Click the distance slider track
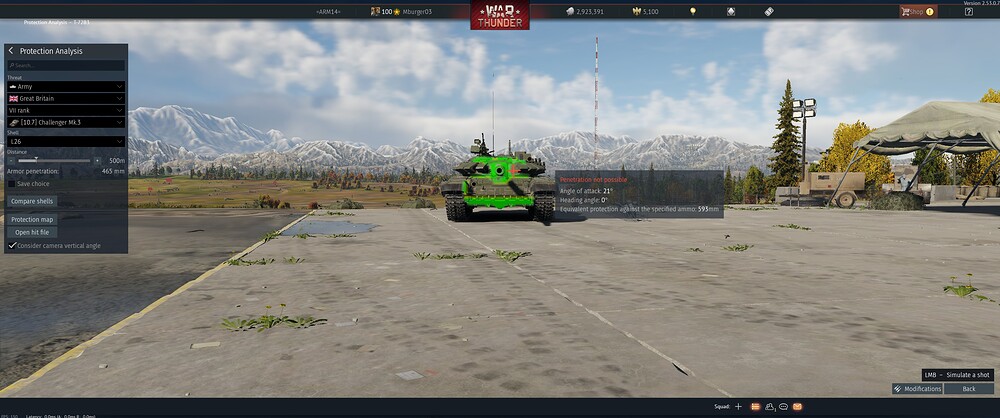 click(x=52, y=160)
